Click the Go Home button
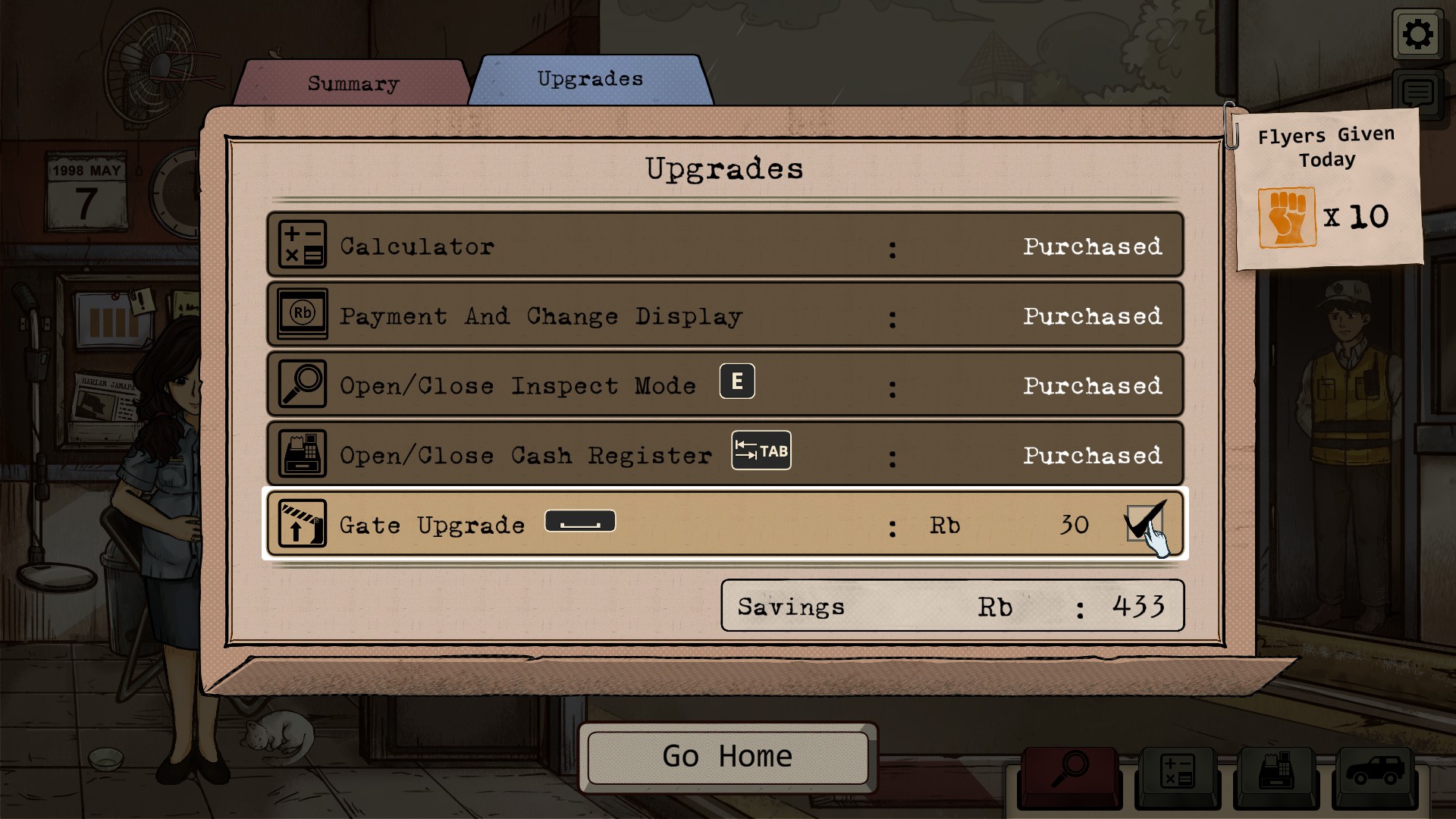1456x819 pixels. 727,757
